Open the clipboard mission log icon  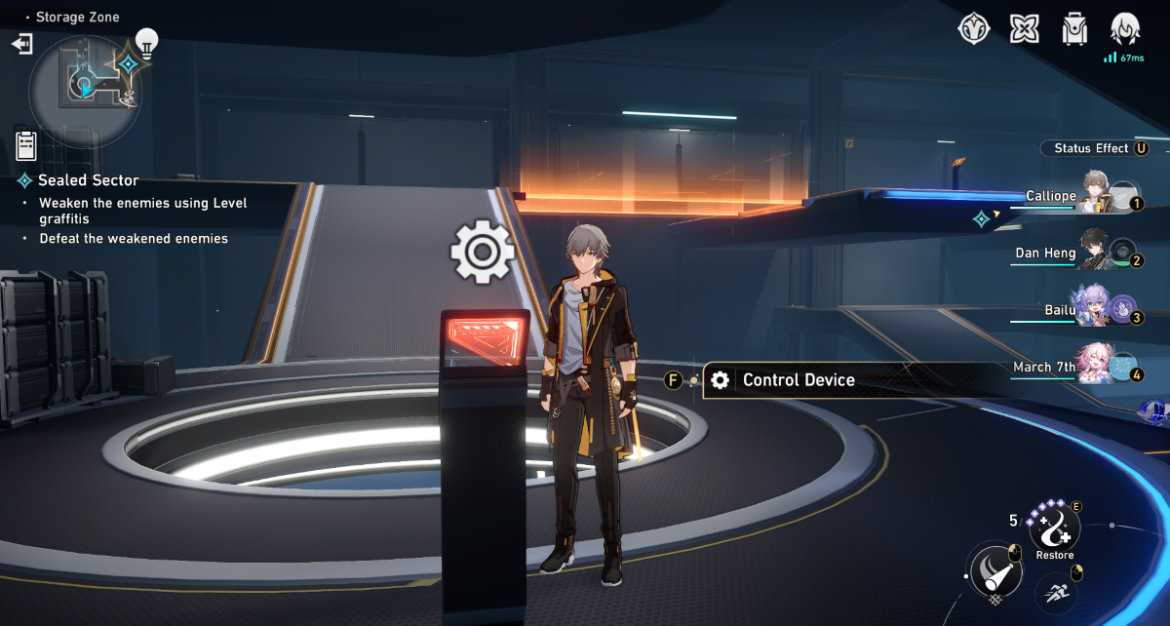(26, 146)
